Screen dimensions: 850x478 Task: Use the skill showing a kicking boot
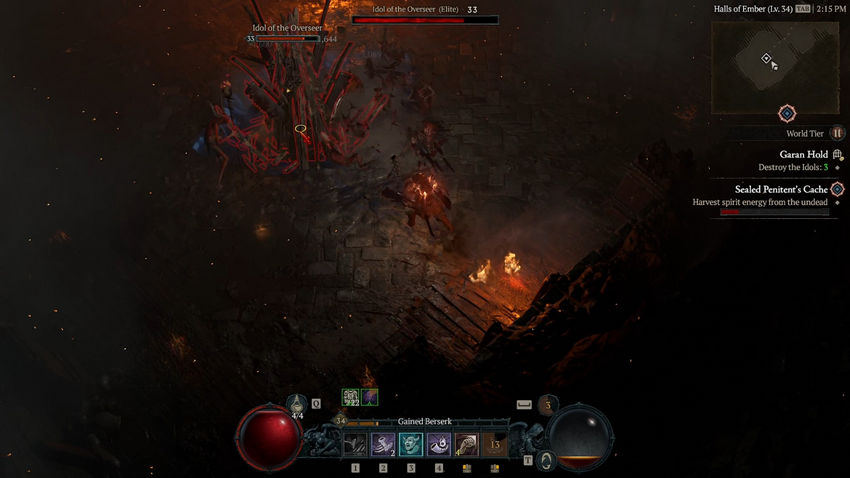click(x=467, y=444)
